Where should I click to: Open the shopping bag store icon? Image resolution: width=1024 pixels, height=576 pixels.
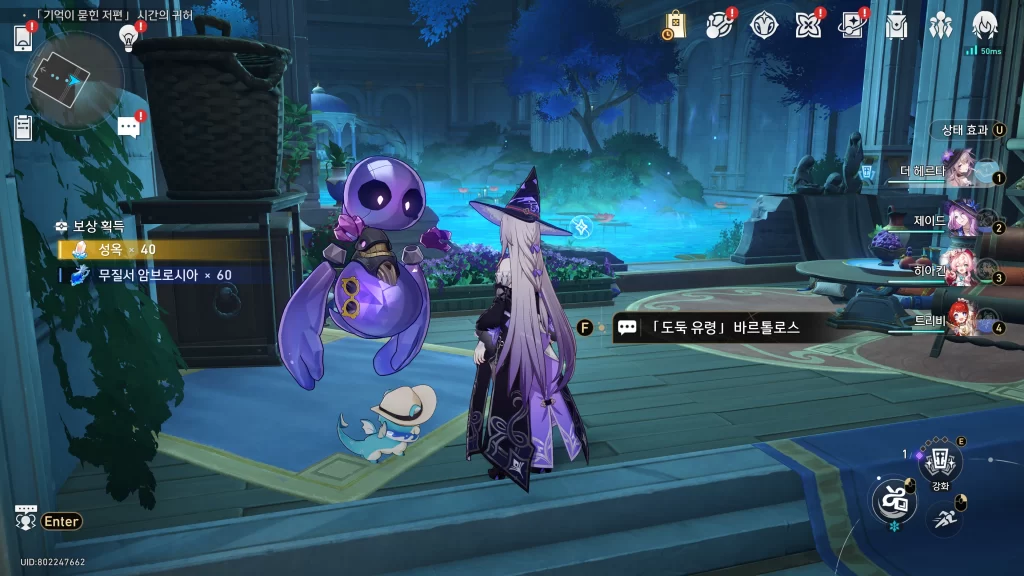pyautogui.click(x=676, y=25)
